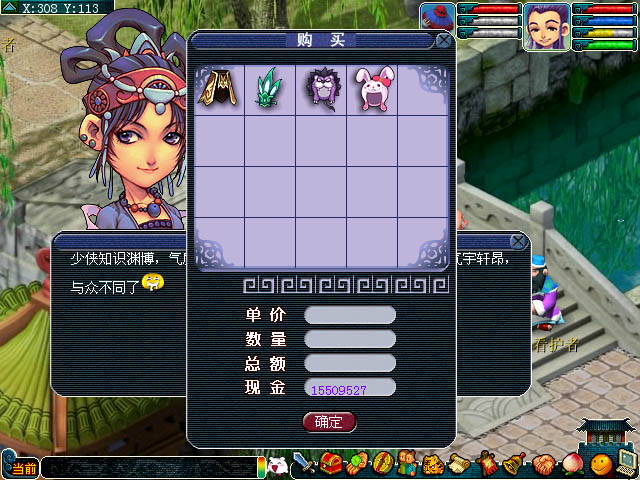This screenshot has height=480, width=640.
Task: Click the 当前 chat channel button
Action: coord(24,468)
